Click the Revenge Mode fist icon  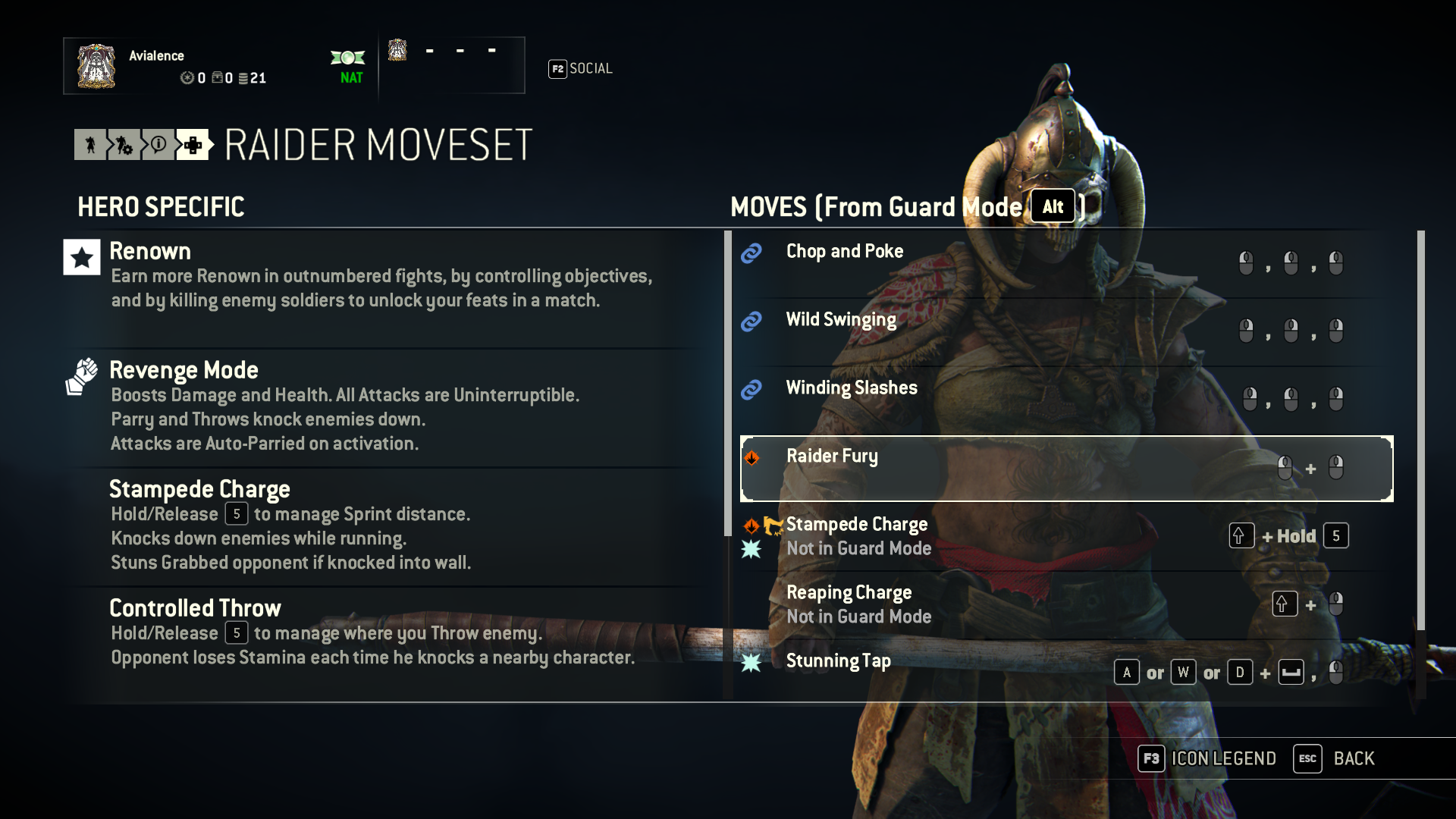click(81, 375)
